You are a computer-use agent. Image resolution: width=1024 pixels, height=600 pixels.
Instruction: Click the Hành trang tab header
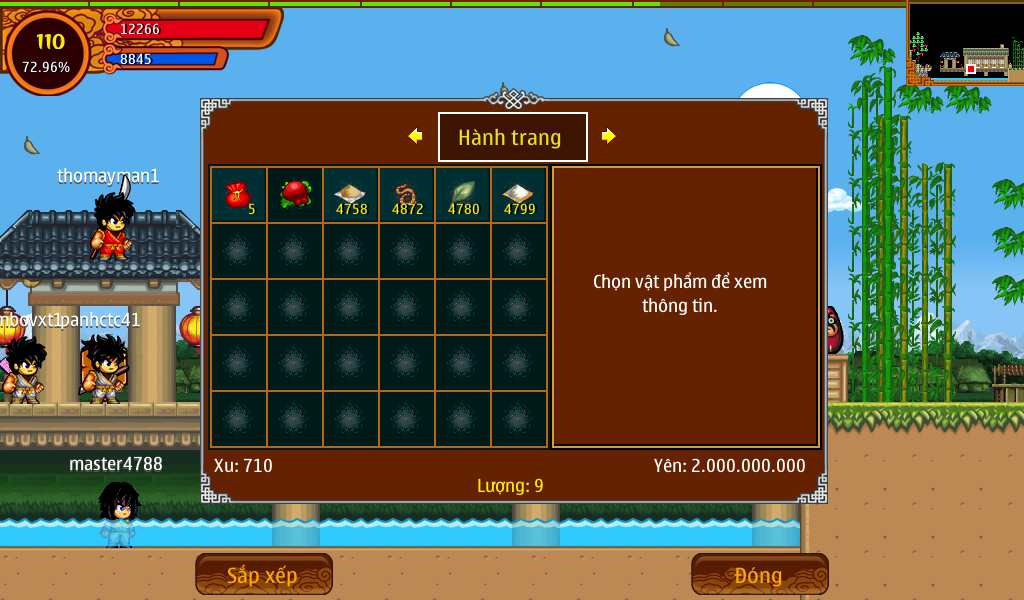(x=512, y=137)
